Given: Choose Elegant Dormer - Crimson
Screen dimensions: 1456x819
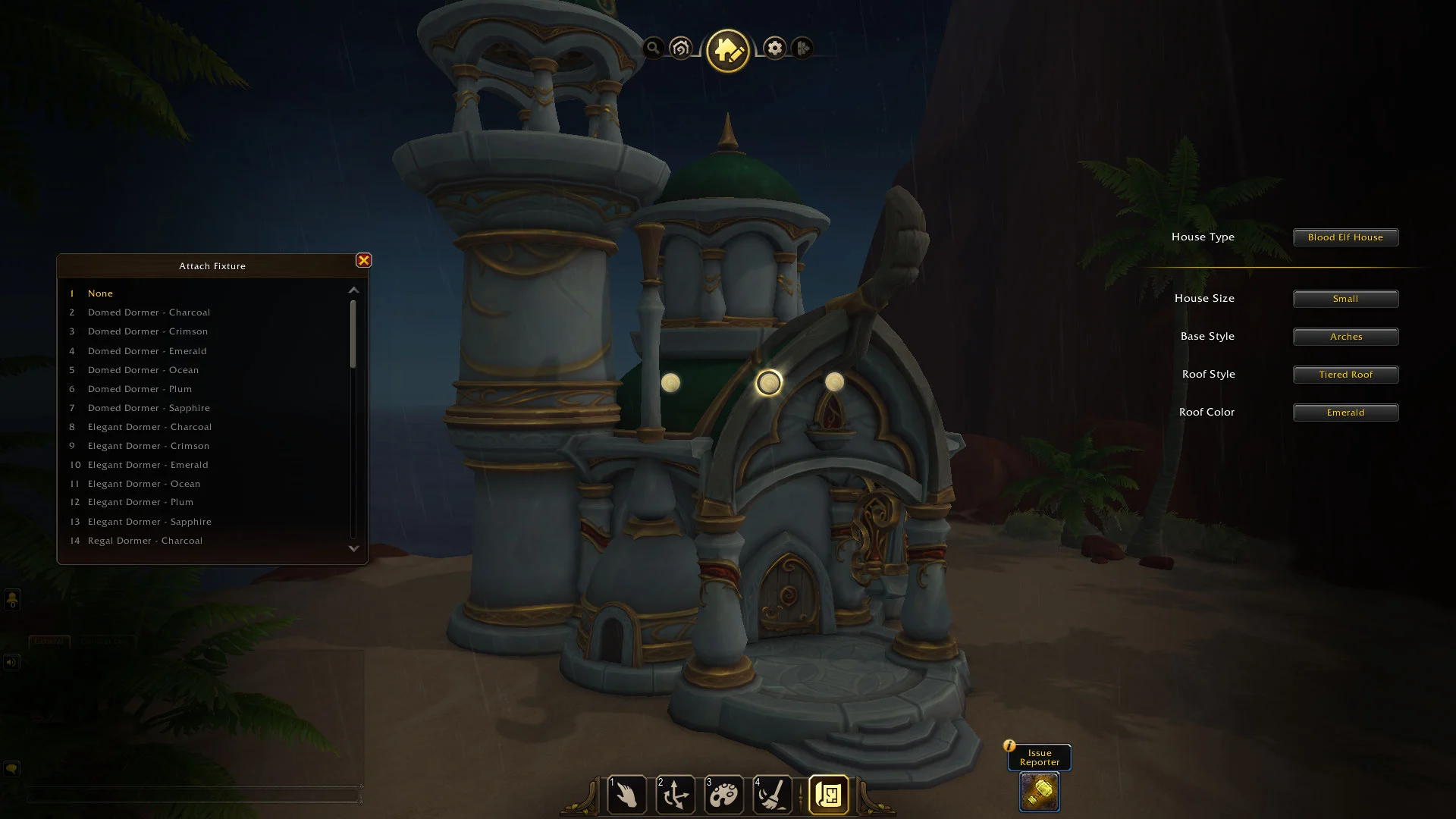Looking at the screenshot, I should [x=149, y=446].
